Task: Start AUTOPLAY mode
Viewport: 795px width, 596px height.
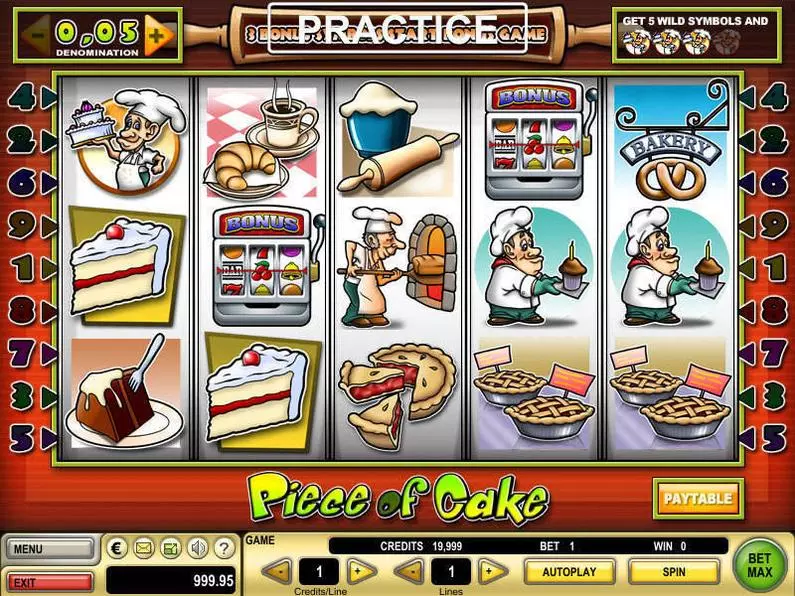Action: point(569,572)
